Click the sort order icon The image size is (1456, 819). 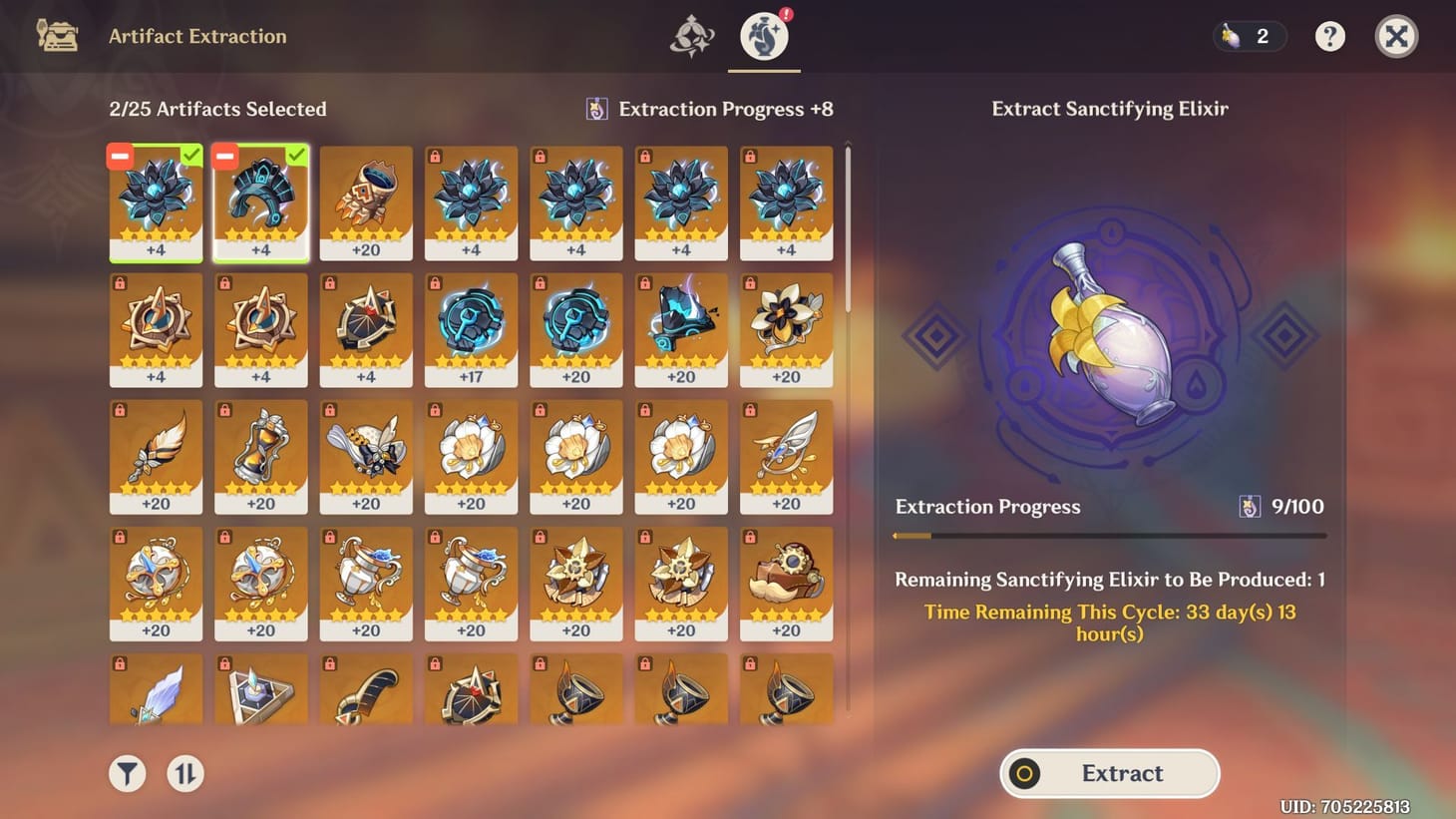184,773
